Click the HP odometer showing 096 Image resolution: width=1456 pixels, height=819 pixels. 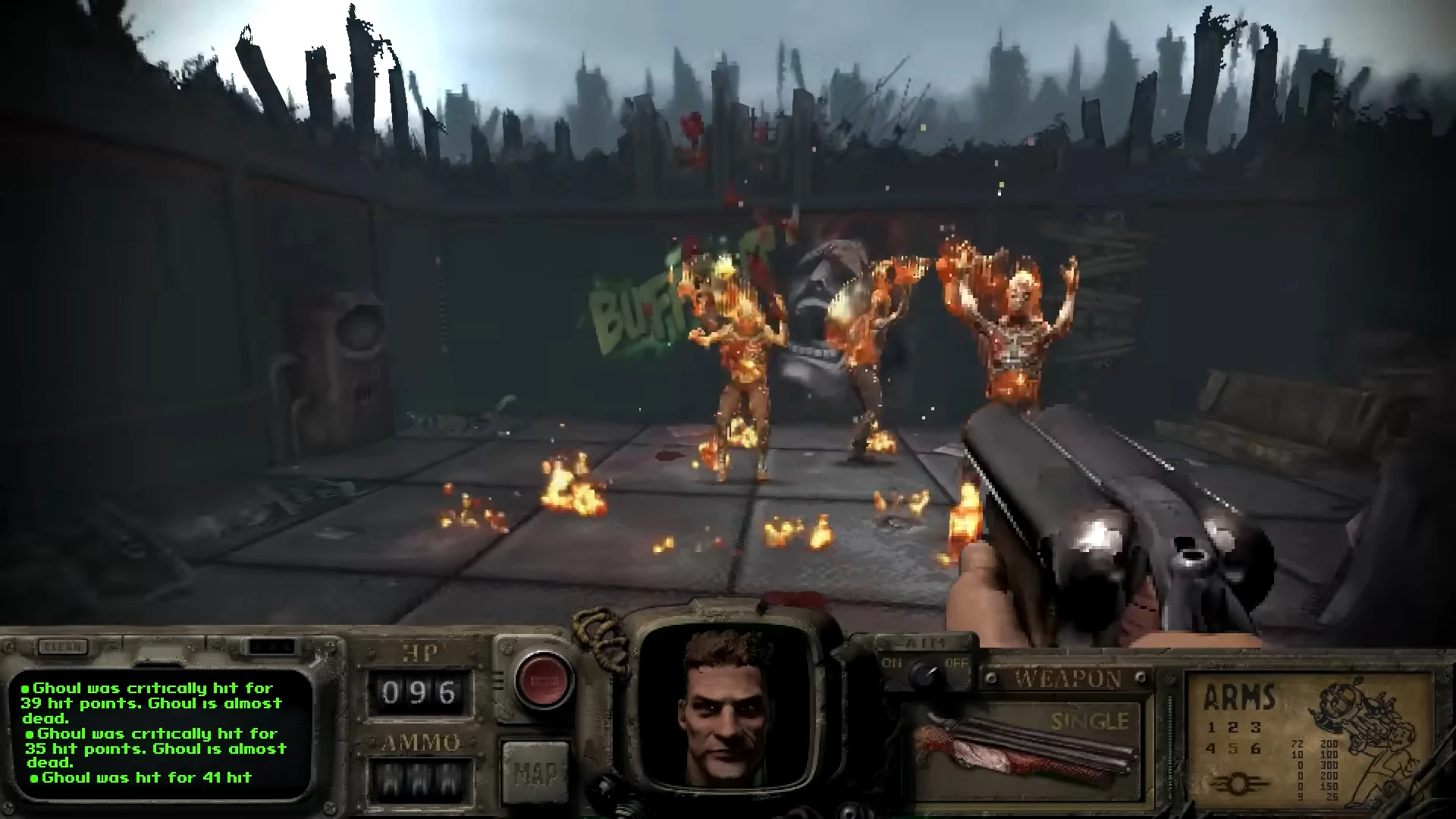pyautogui.click(x=417, y=692)
